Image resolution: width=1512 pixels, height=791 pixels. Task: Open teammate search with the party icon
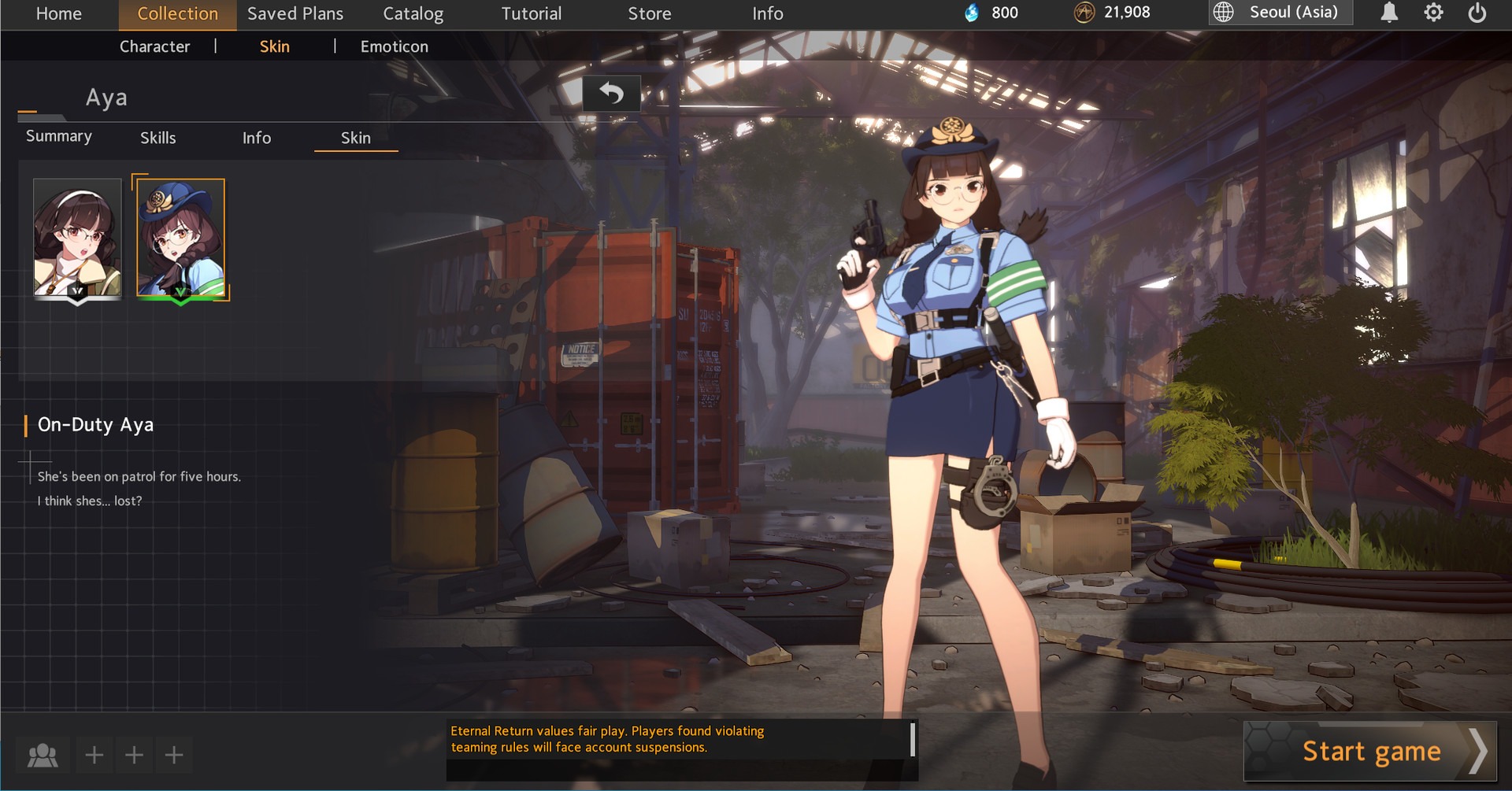coord(42,754)
